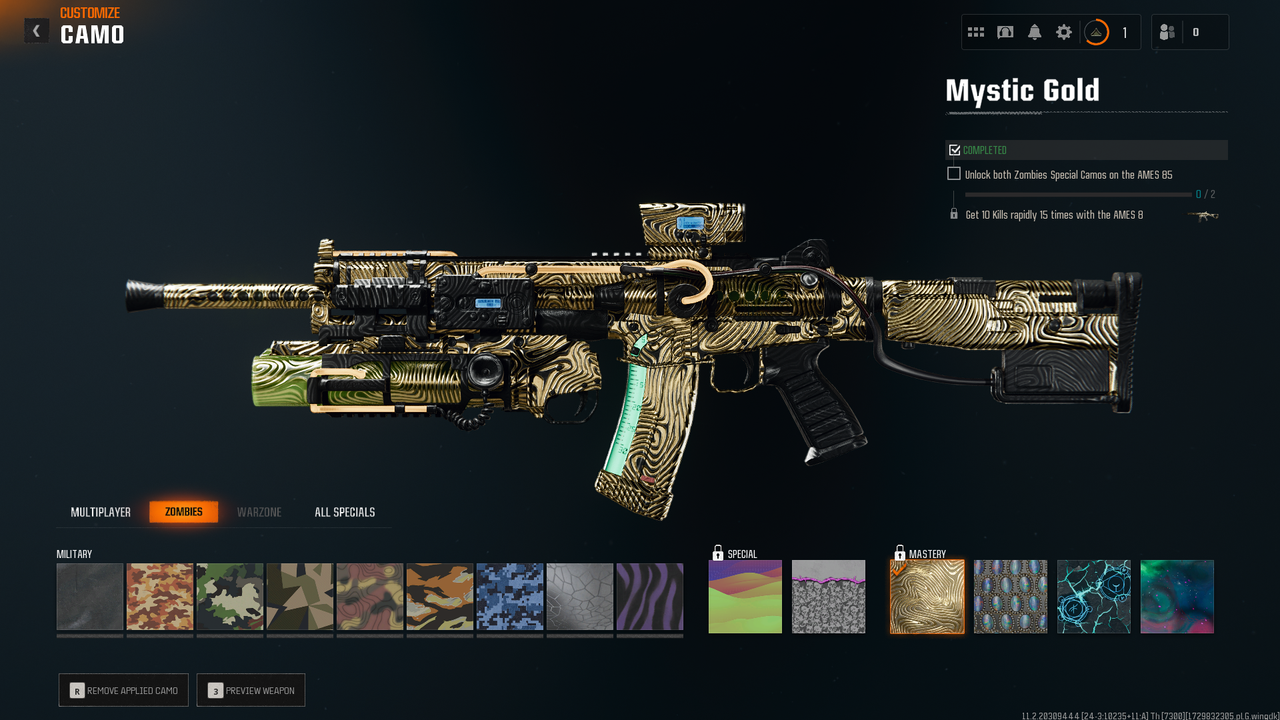Open notifications via the bell icon
Image resolution: width=1280 pixels, height=720 pixels.
(1035, 32)
